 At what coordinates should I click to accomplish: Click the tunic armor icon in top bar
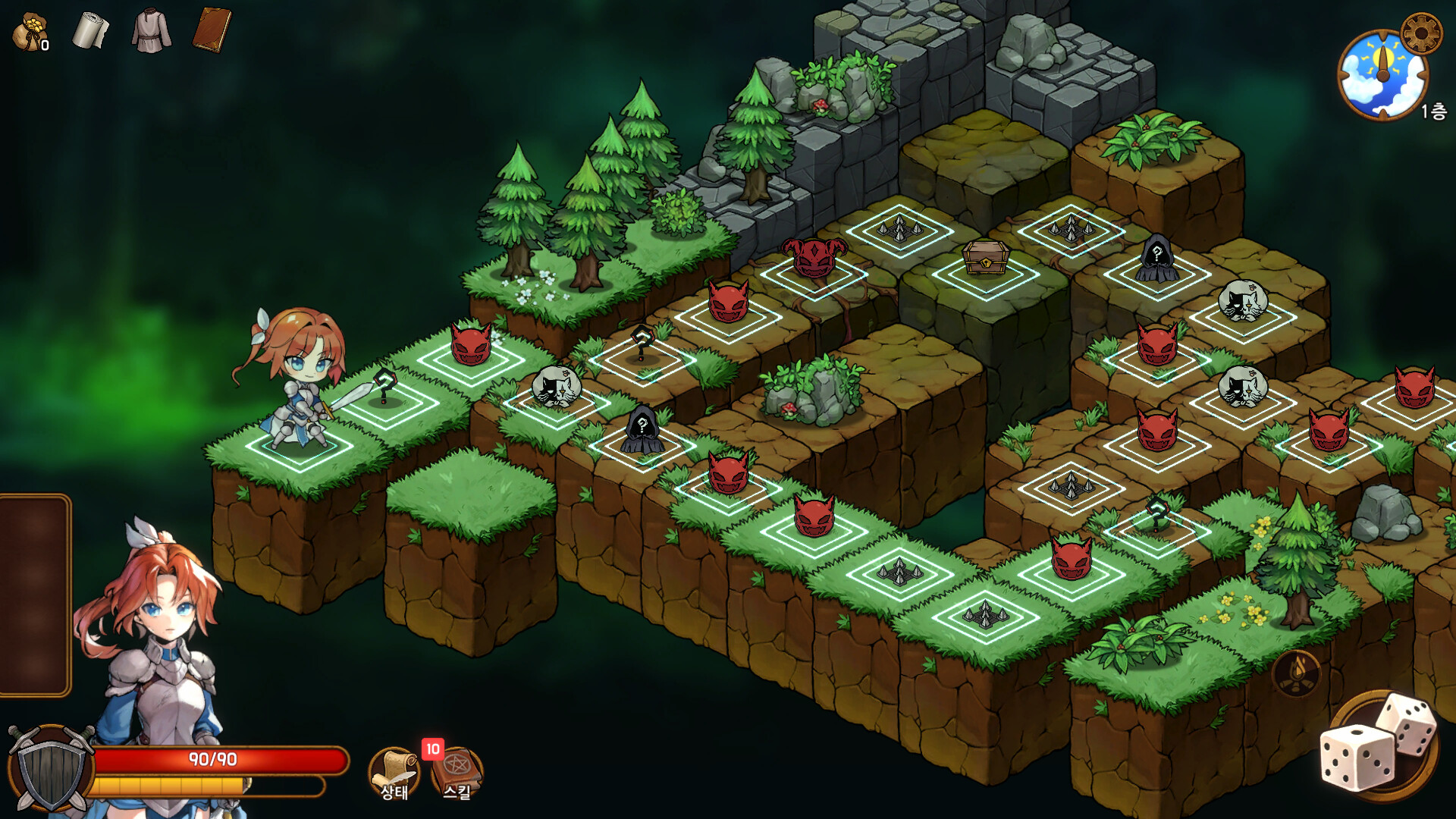150,32
